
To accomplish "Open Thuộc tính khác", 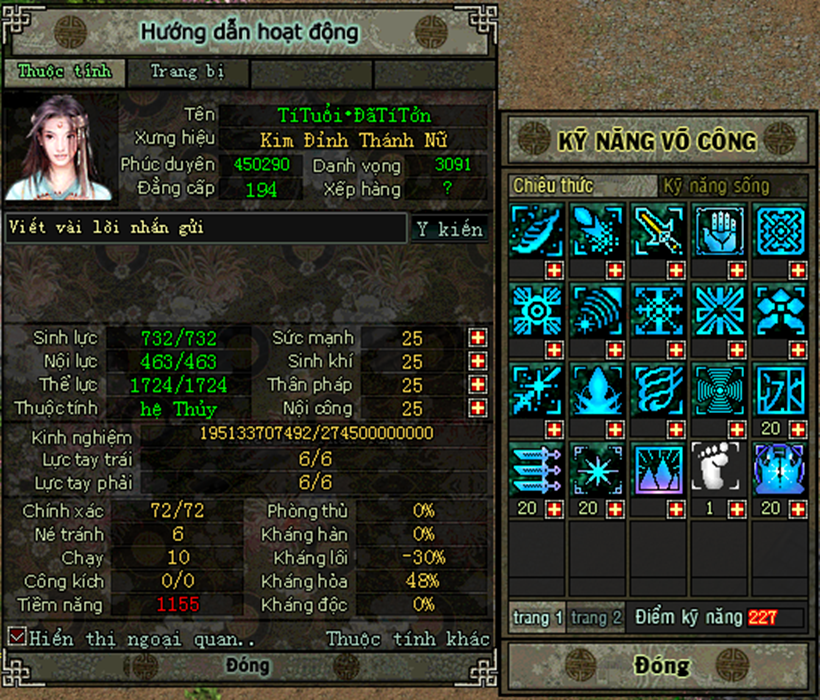I will 408,638.
